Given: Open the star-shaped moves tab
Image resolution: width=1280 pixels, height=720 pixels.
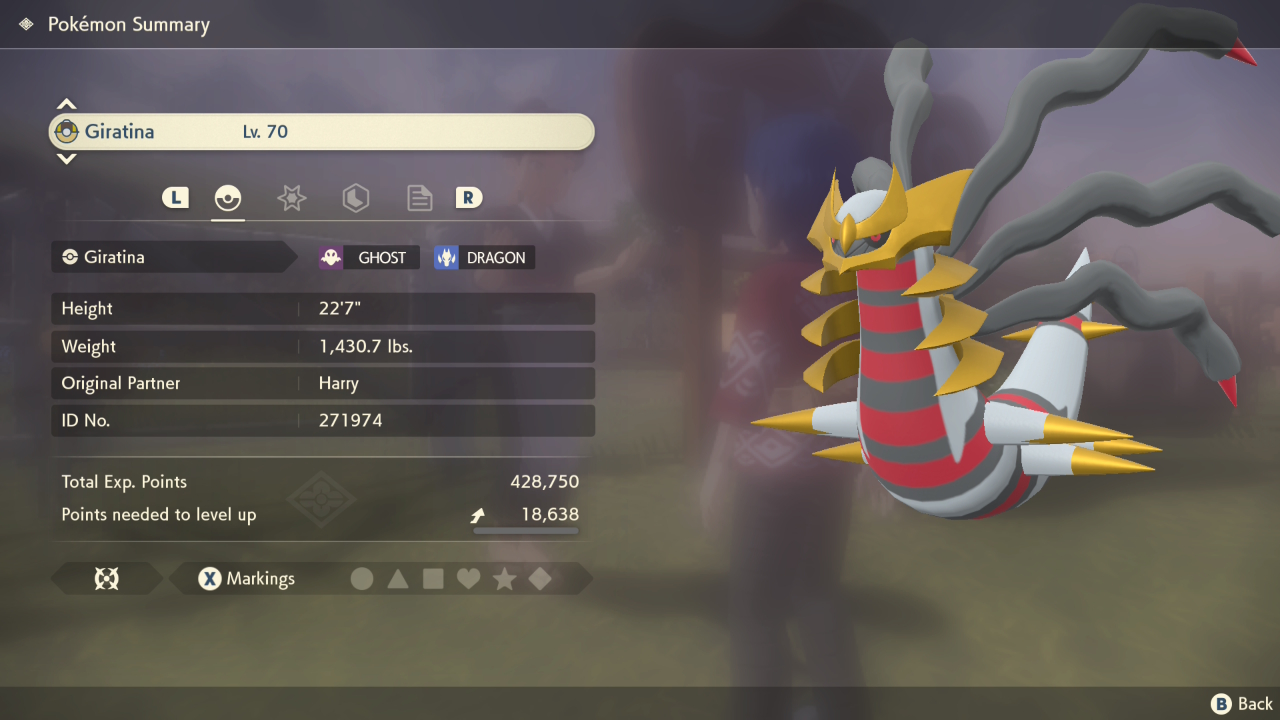Looking at the screenshot, I should coord(291,197).
